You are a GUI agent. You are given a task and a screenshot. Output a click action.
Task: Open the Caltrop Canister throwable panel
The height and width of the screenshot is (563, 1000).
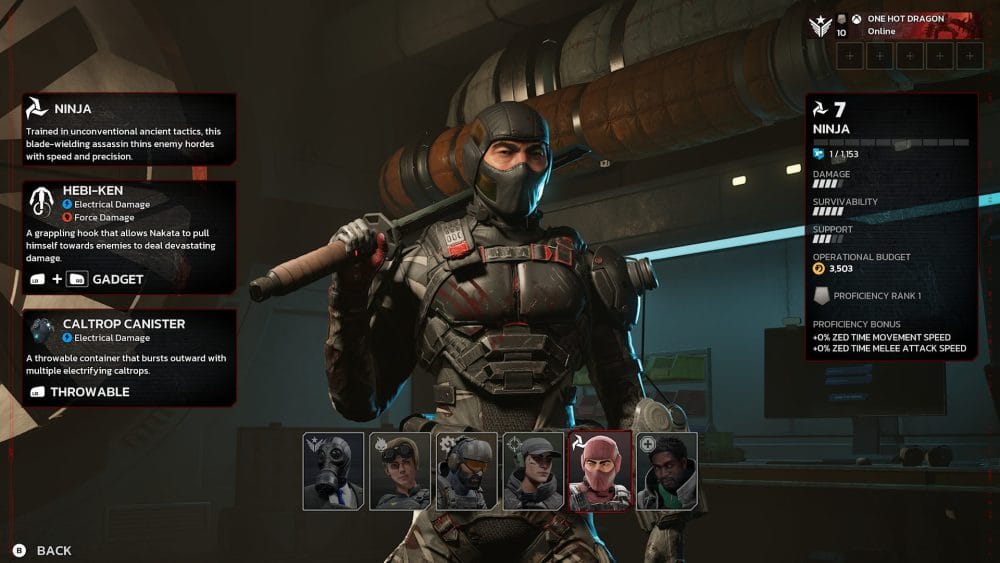coord(129,357)
